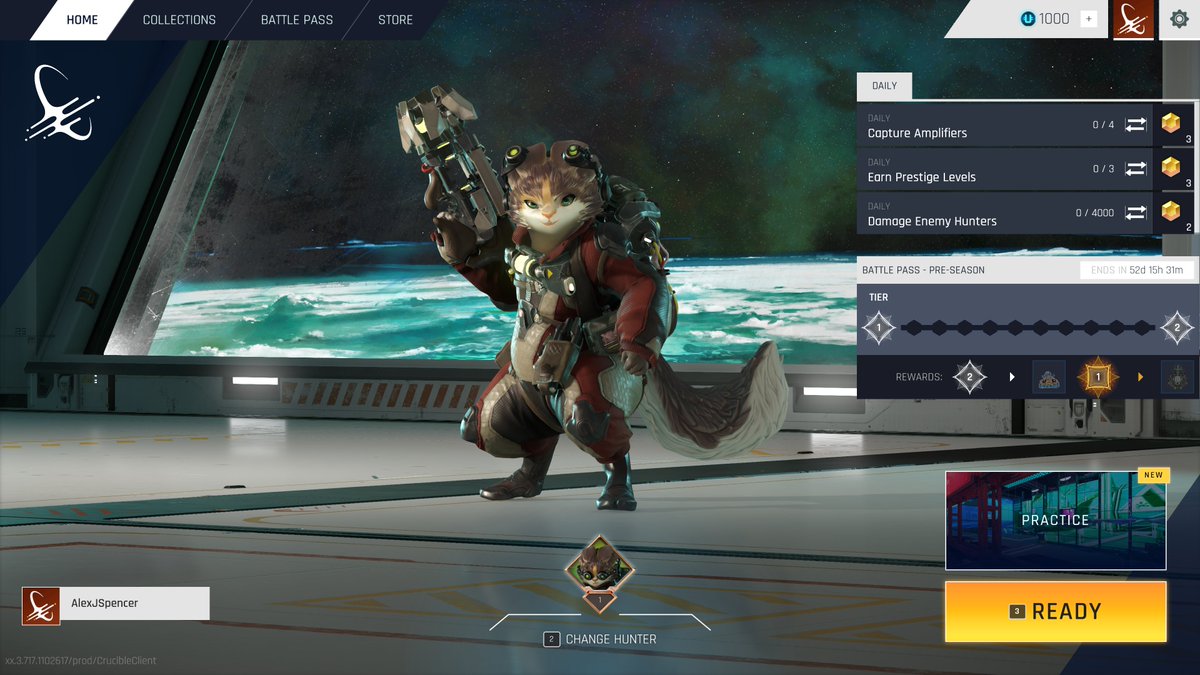Open the Store tab

pos(395,20)
